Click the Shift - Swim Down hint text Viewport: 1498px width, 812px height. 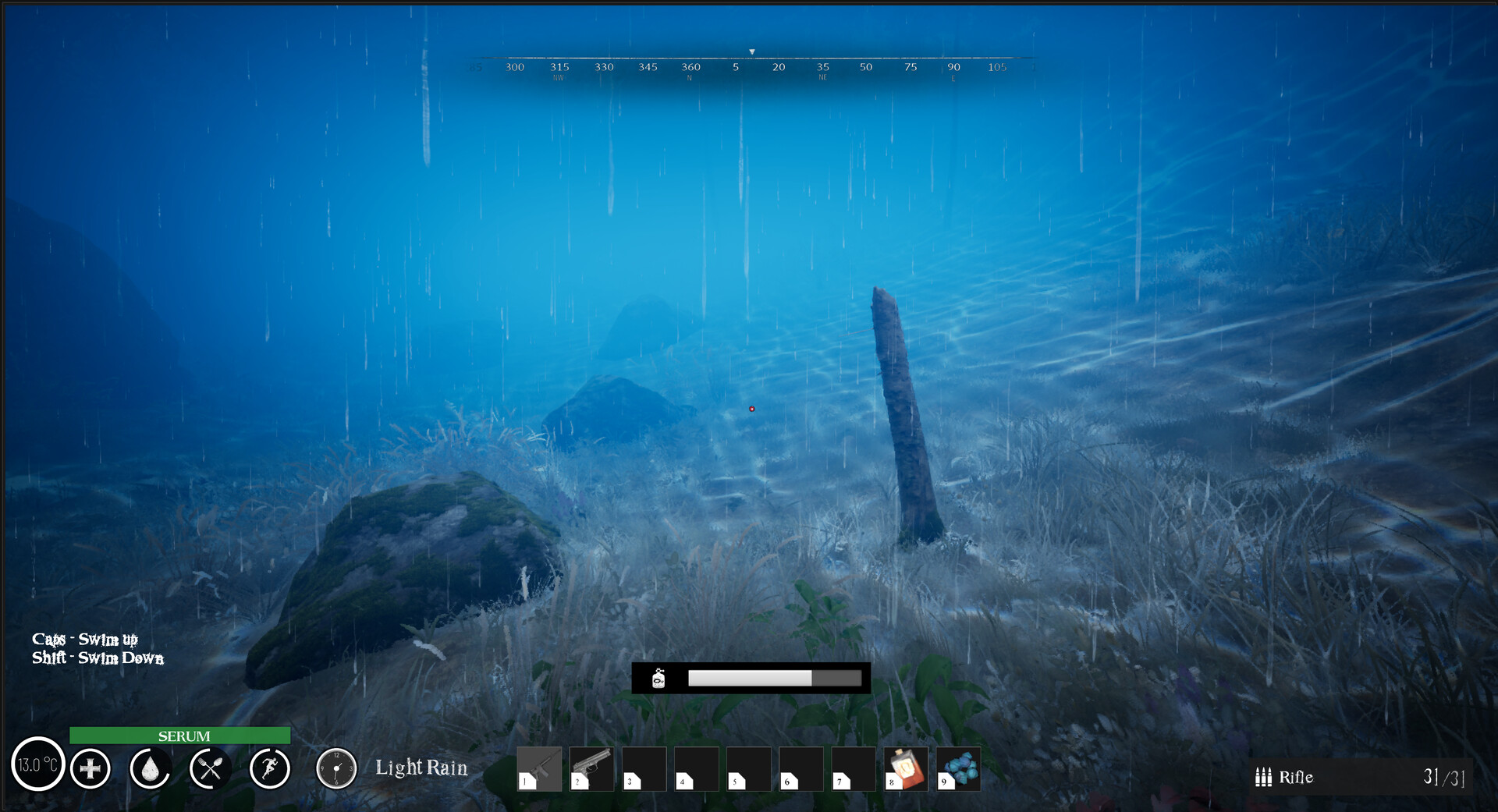click(97, 658)
